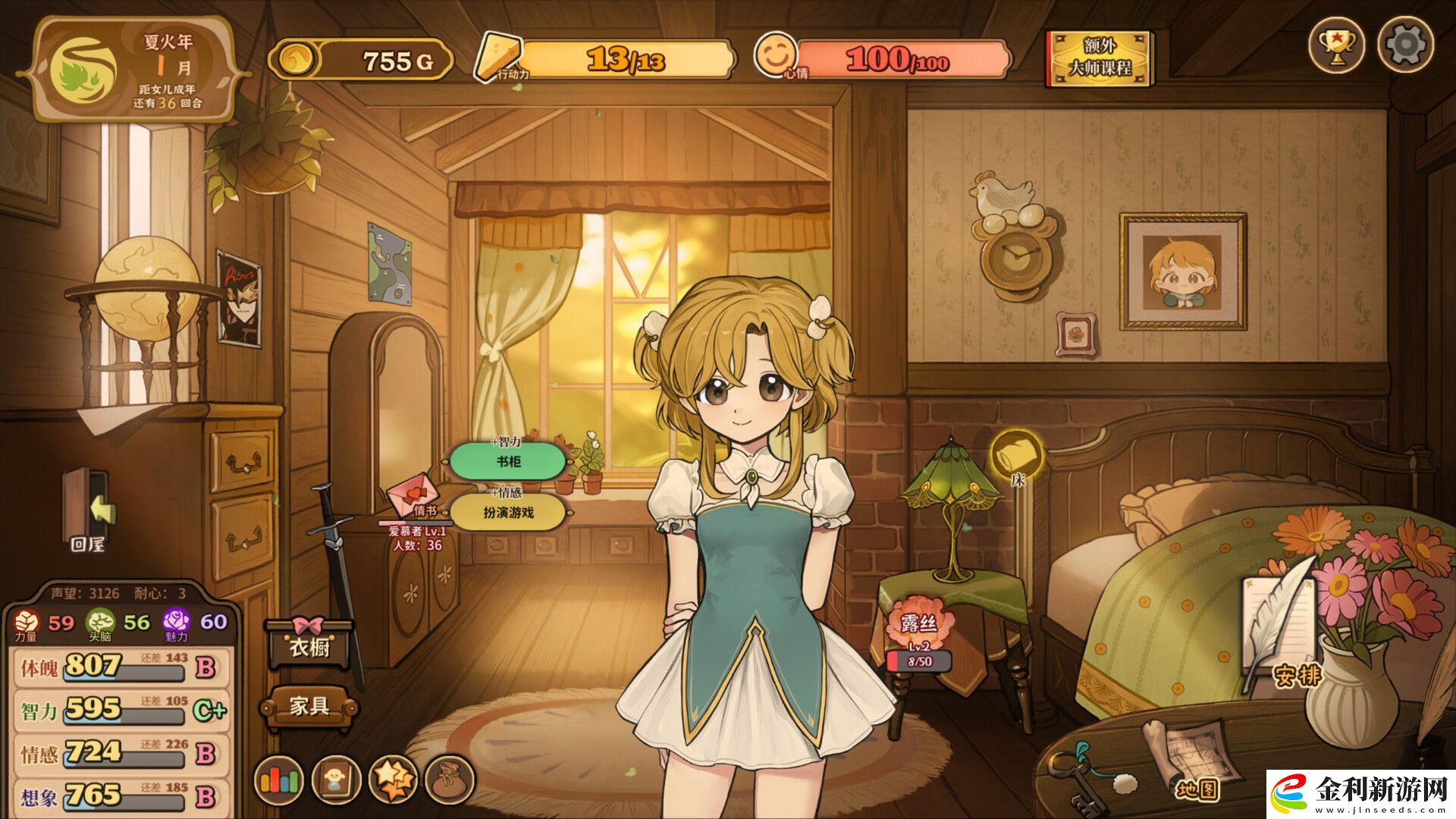Click the calendar date emblem
This screenshot has height=819, width=1456.
[x=83, y=68]
